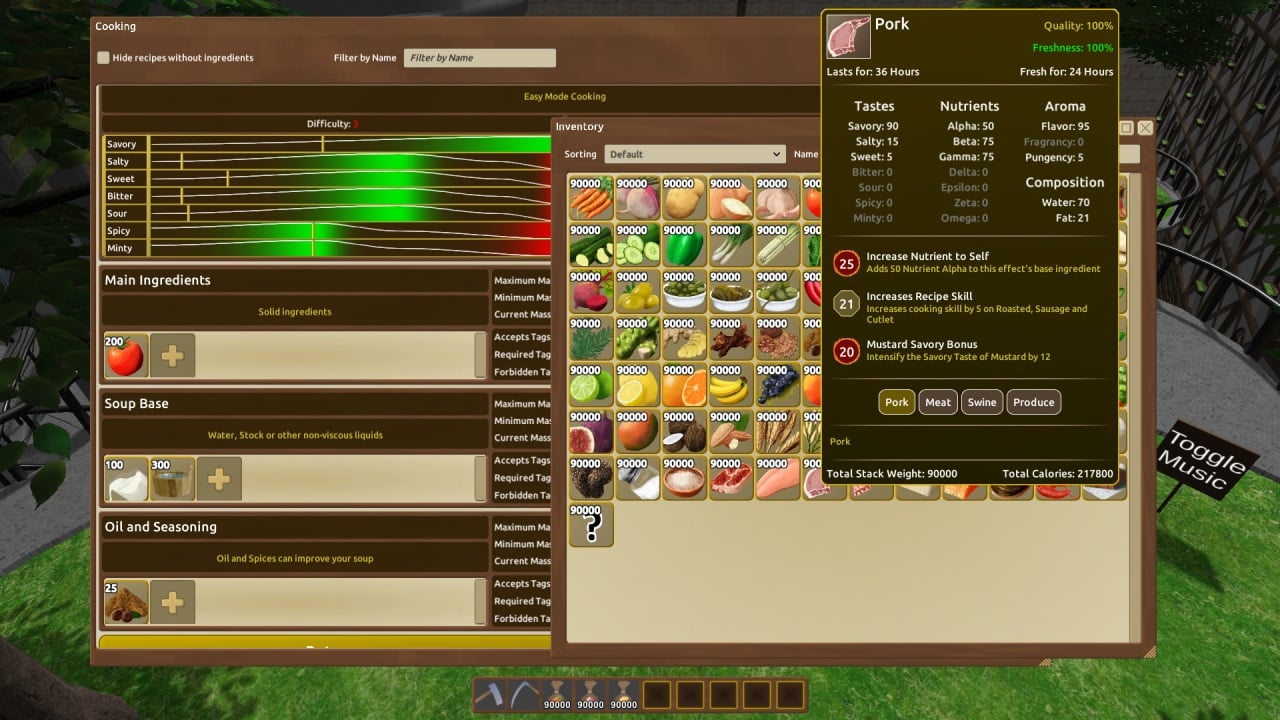Click the question mark unknown item slot
Image resolution: width=1280 pixels, height=720 pixels.
591,525
